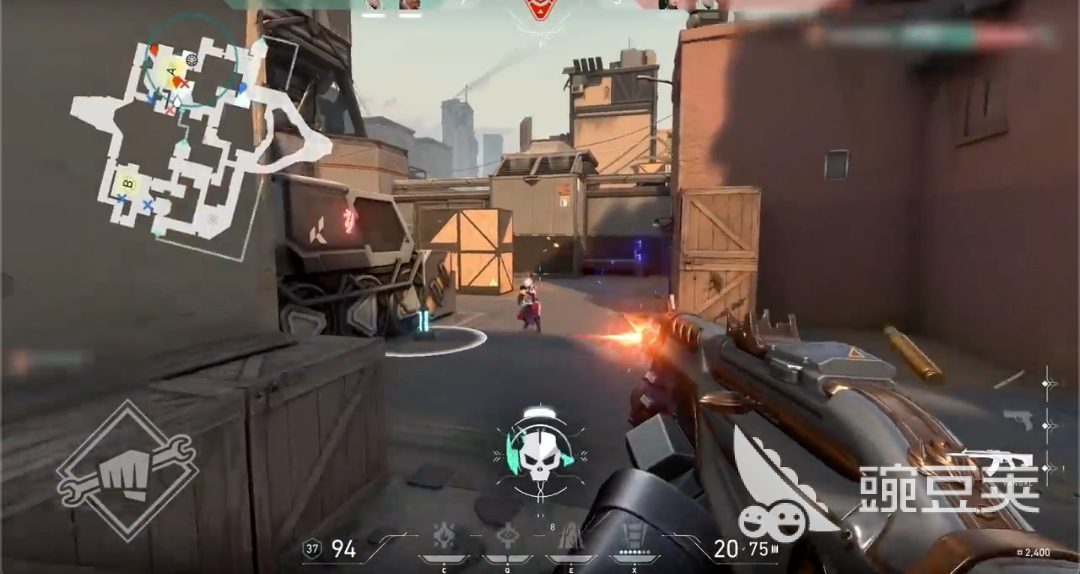Activate the C slot ability icon
This screenshot has height=574, width=1080.
(445, 537)
